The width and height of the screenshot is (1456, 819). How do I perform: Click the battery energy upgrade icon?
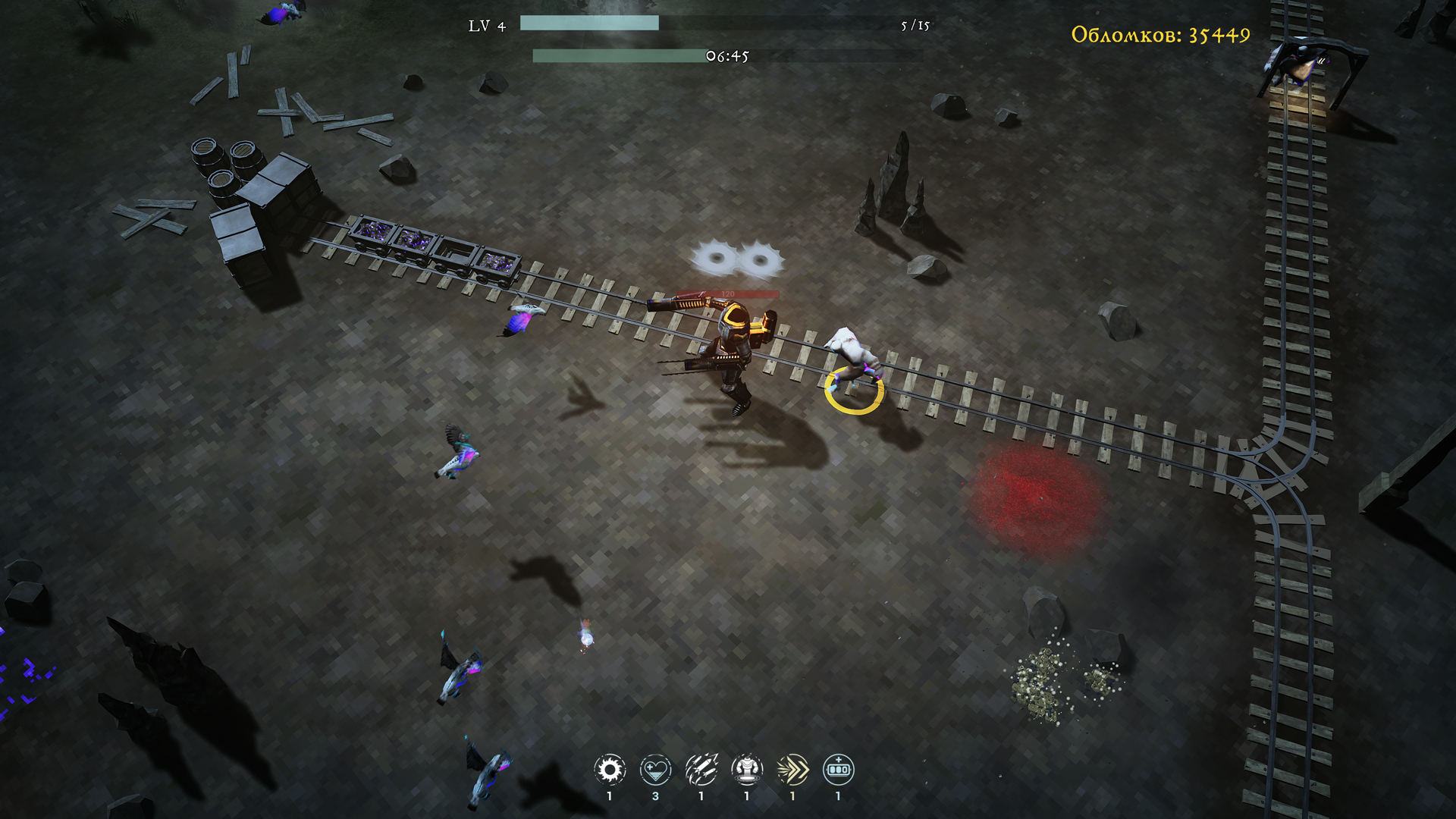[x=838, y=770]
